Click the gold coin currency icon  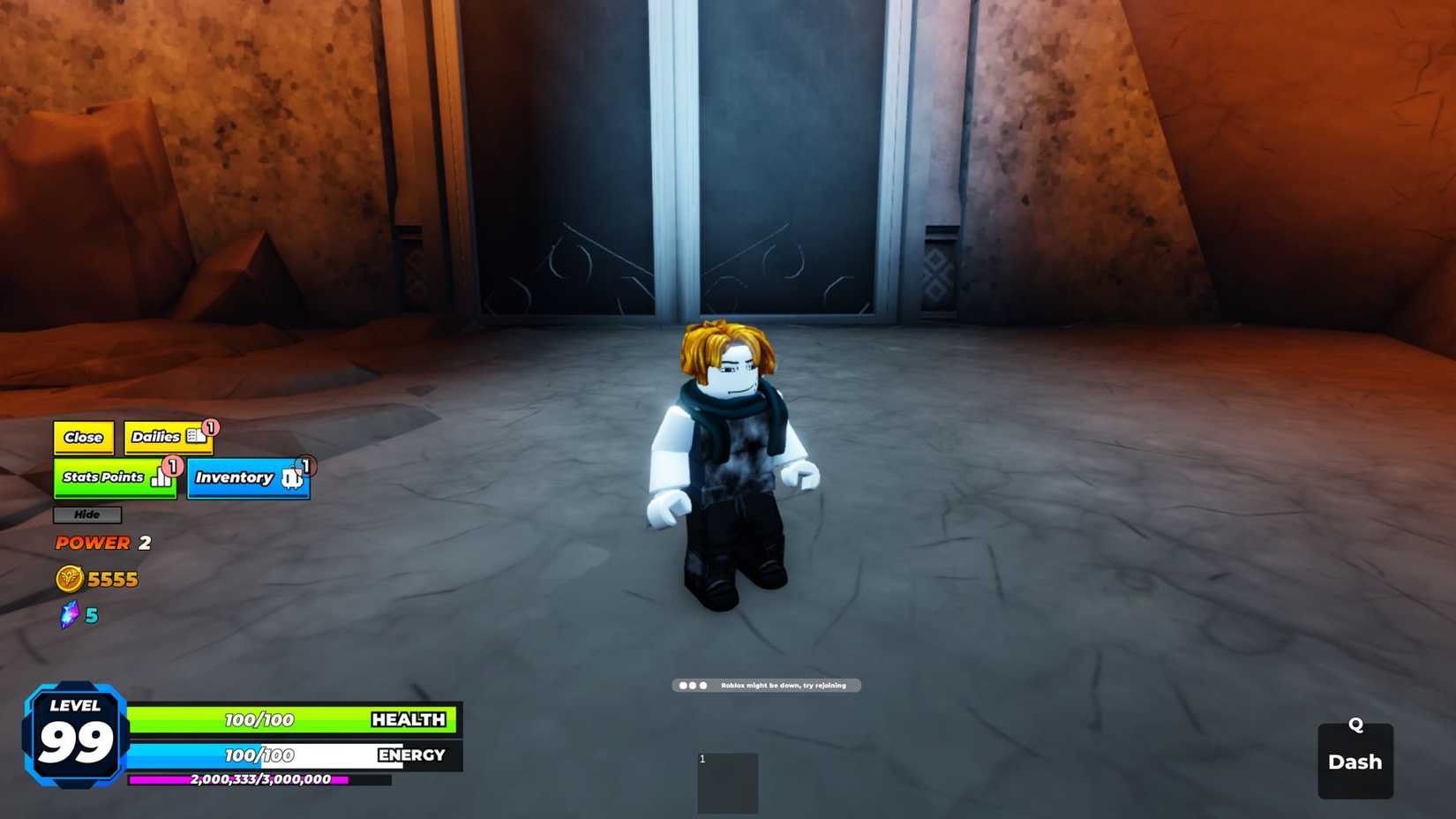point(69,579)
